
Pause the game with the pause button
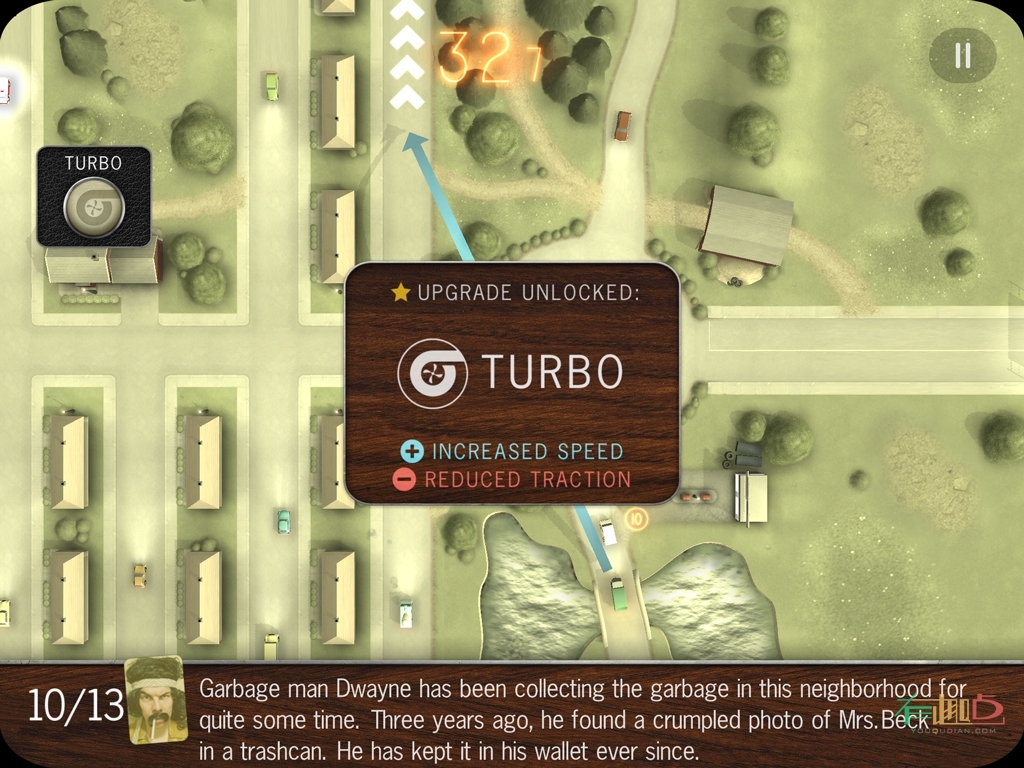[962, 55]
